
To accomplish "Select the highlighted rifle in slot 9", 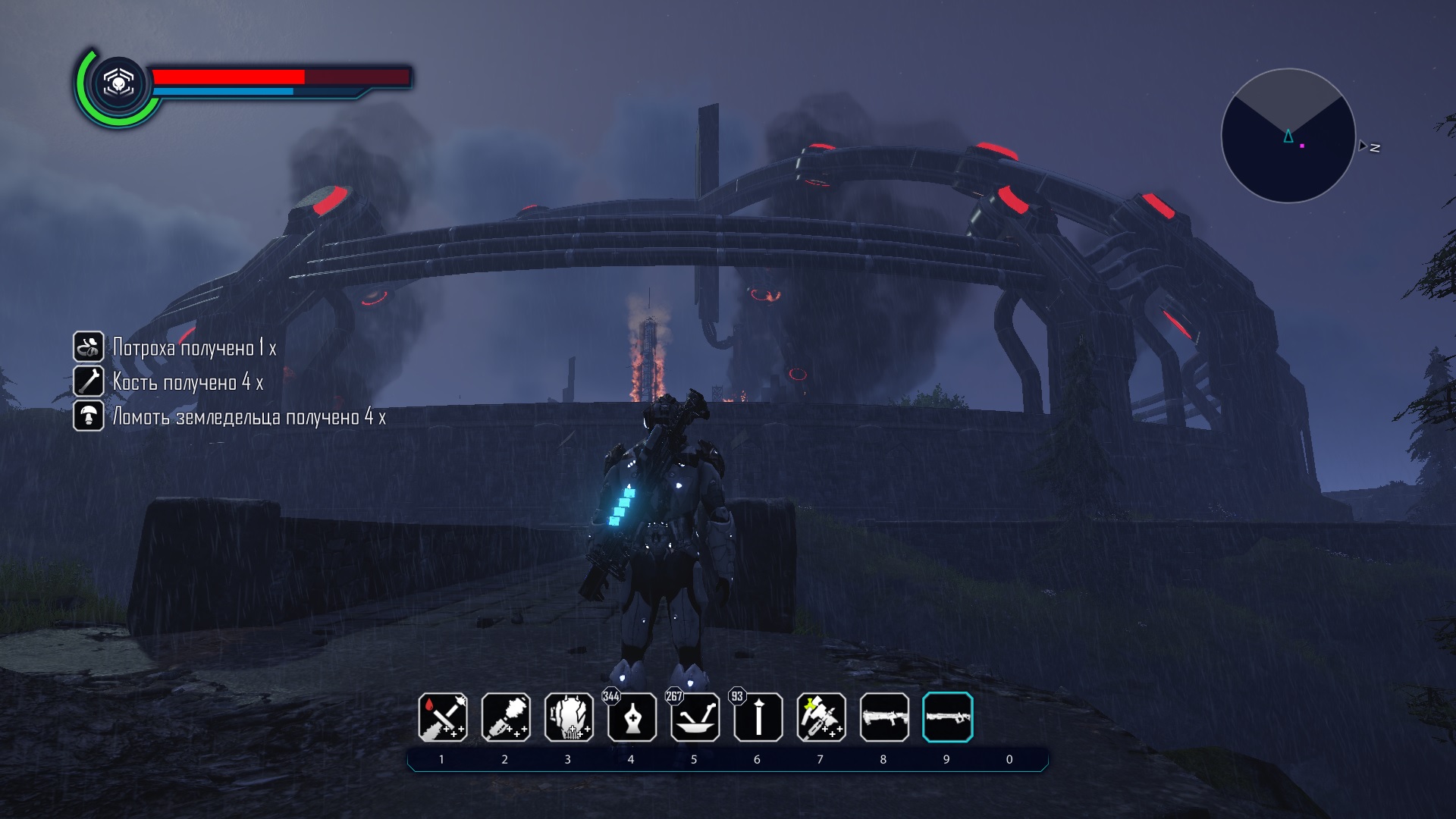I will coord(947,717).
